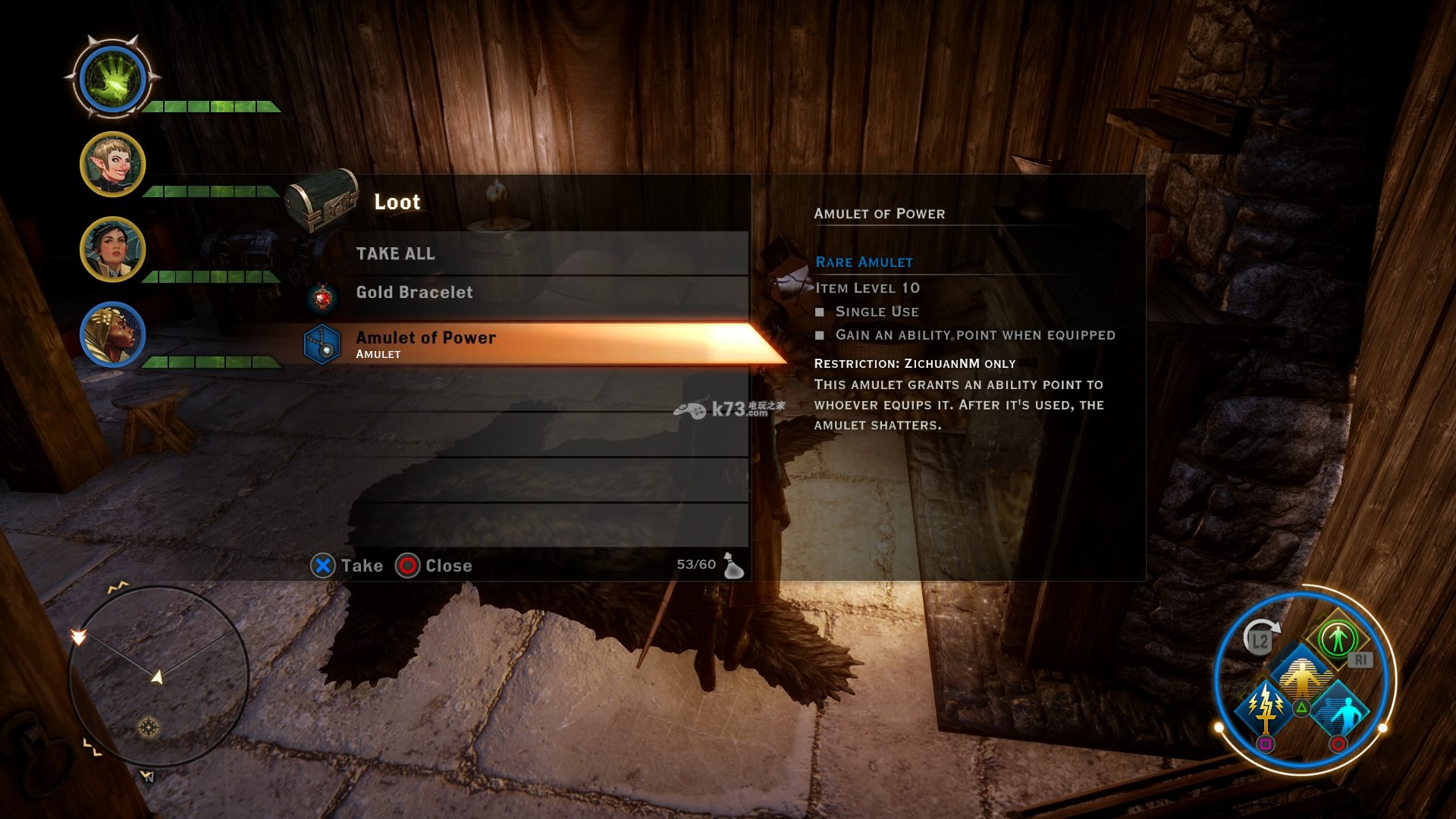Image resolution: width=1456 pixels, height=819 pixels.
Task: Switch to the gold-headdress party member portrait
Action: click(x=112, y=334)
